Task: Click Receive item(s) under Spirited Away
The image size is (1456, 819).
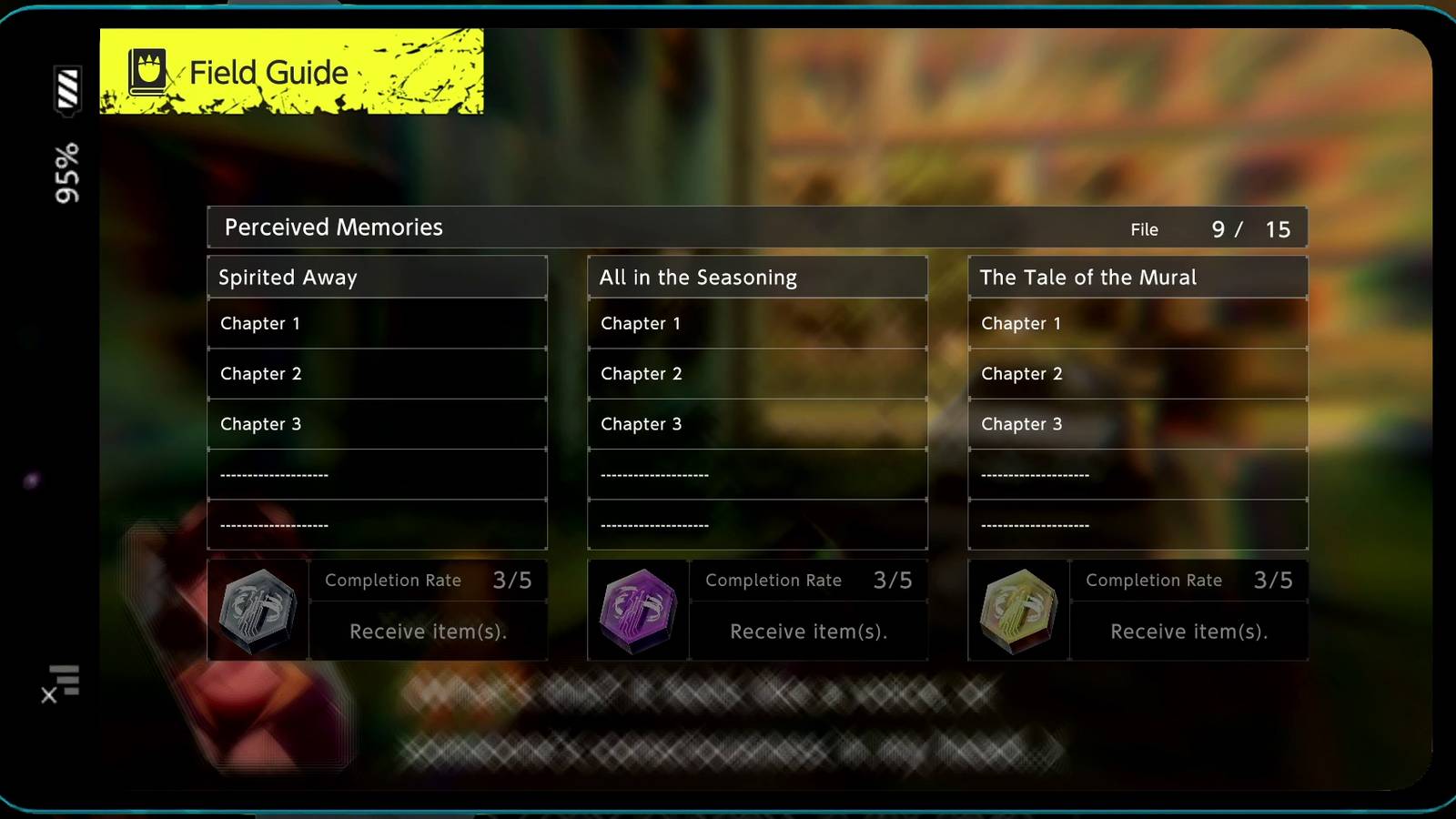Action: 429,631
